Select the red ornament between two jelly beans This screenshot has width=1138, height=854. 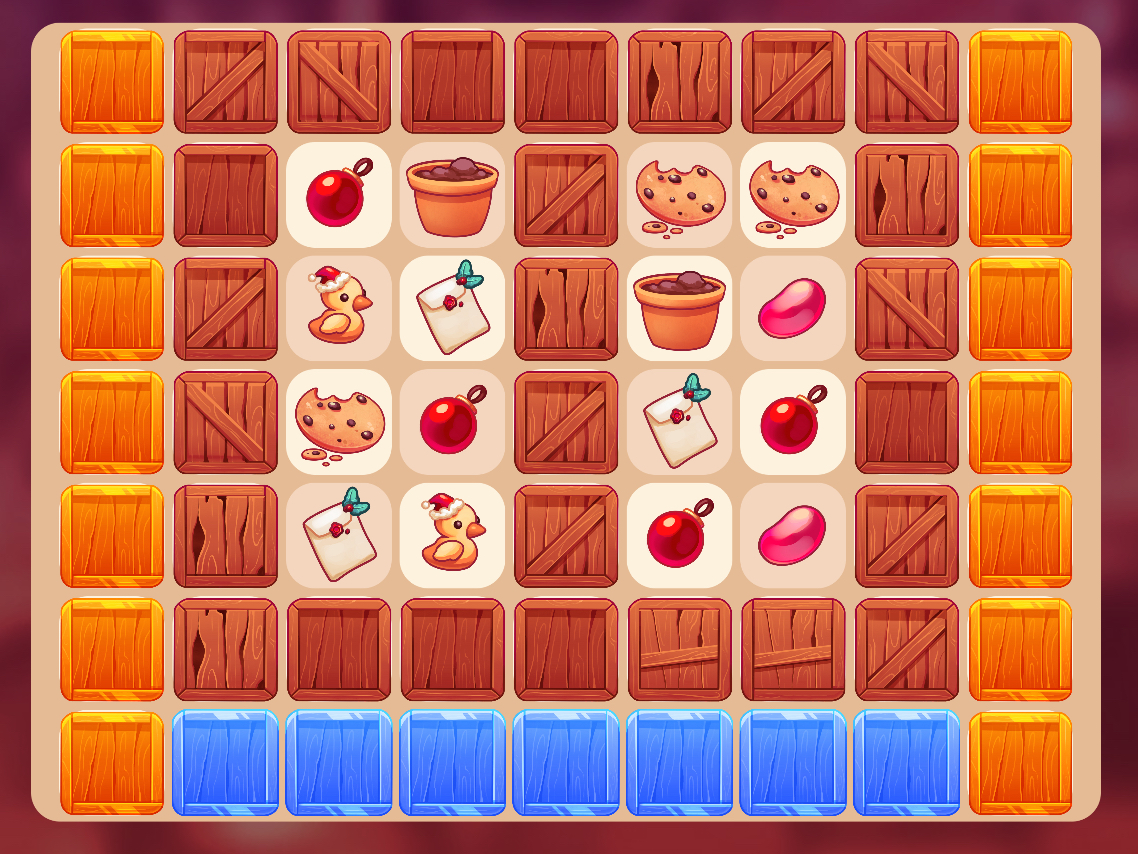click(793, 422)
